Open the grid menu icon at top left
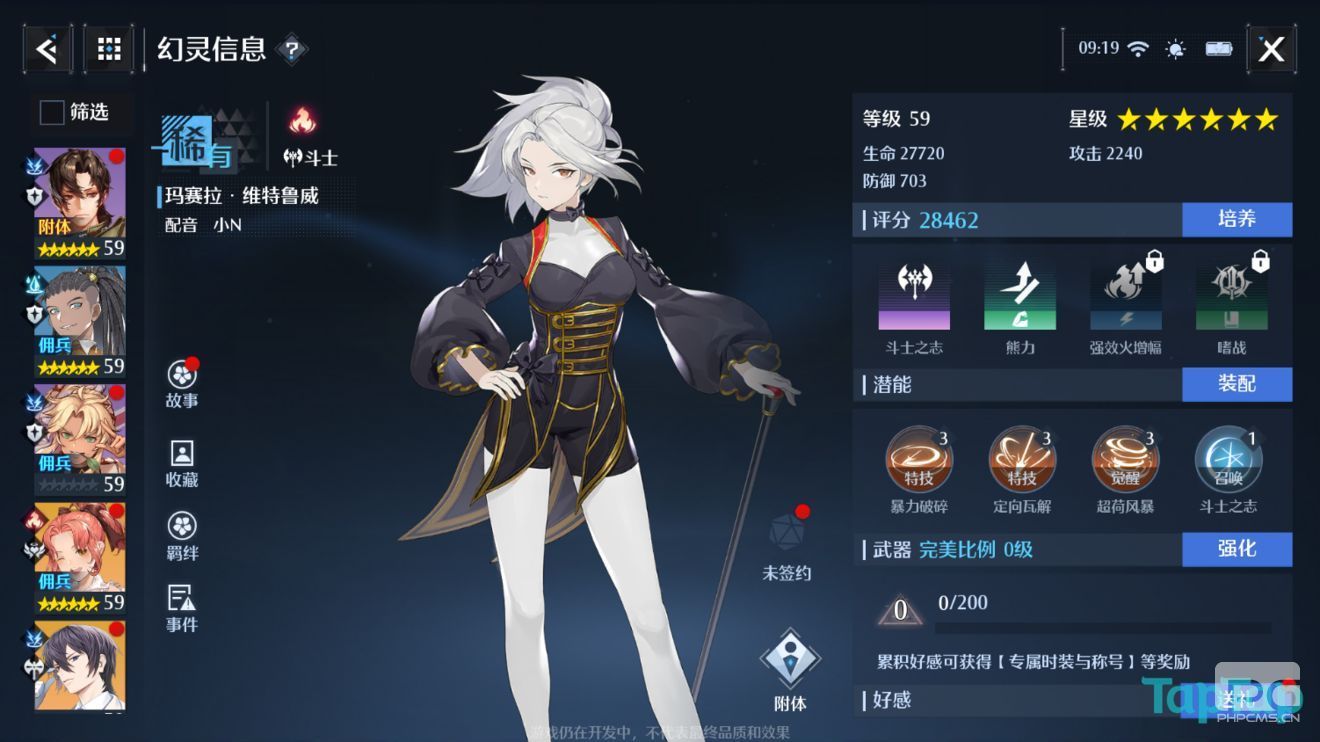Image resolution: width=1320 pixels, height=742 pixels. 108,47
